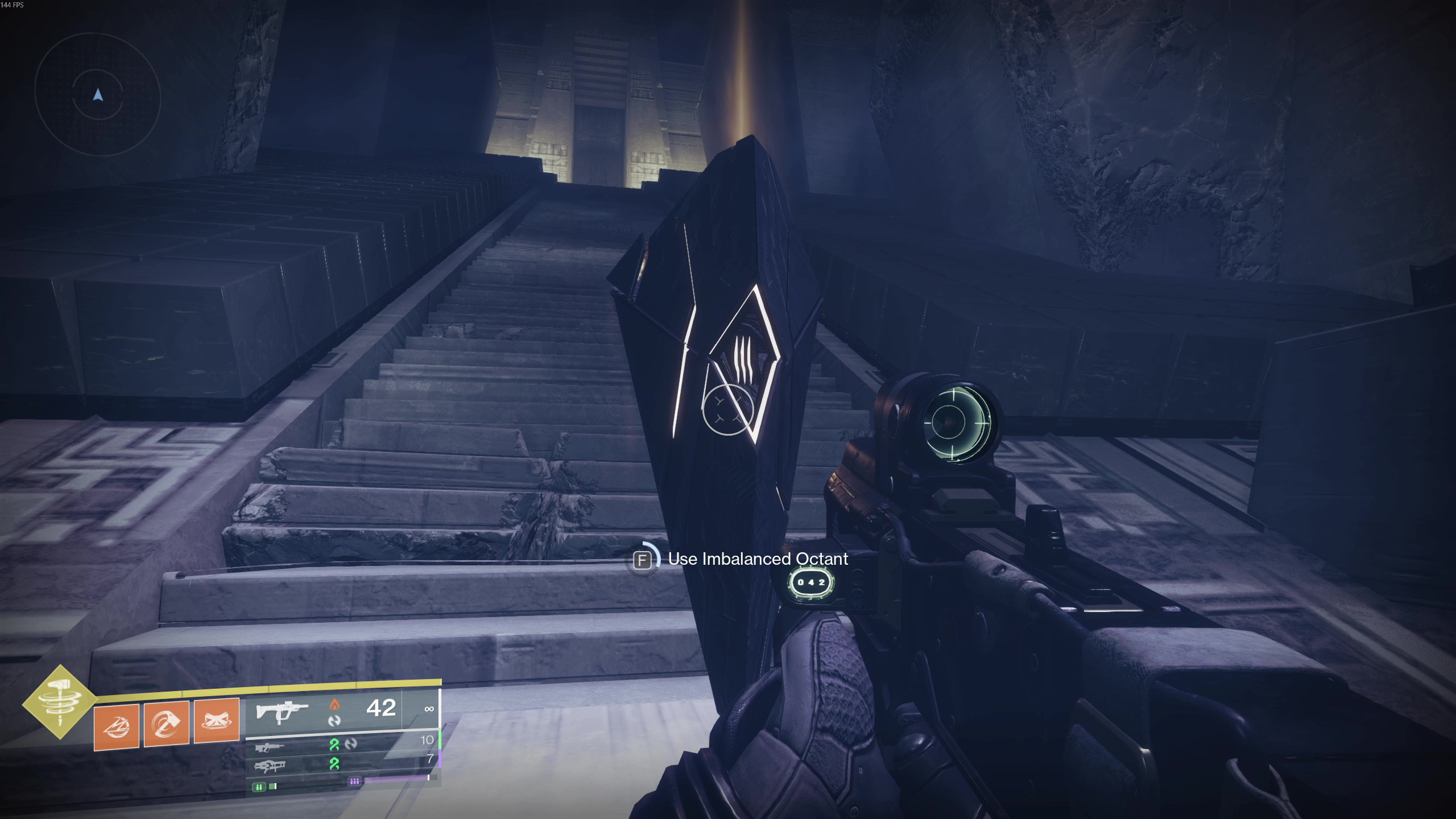
Task: Switch to the second weapon row
Action: tap(270, 747)
